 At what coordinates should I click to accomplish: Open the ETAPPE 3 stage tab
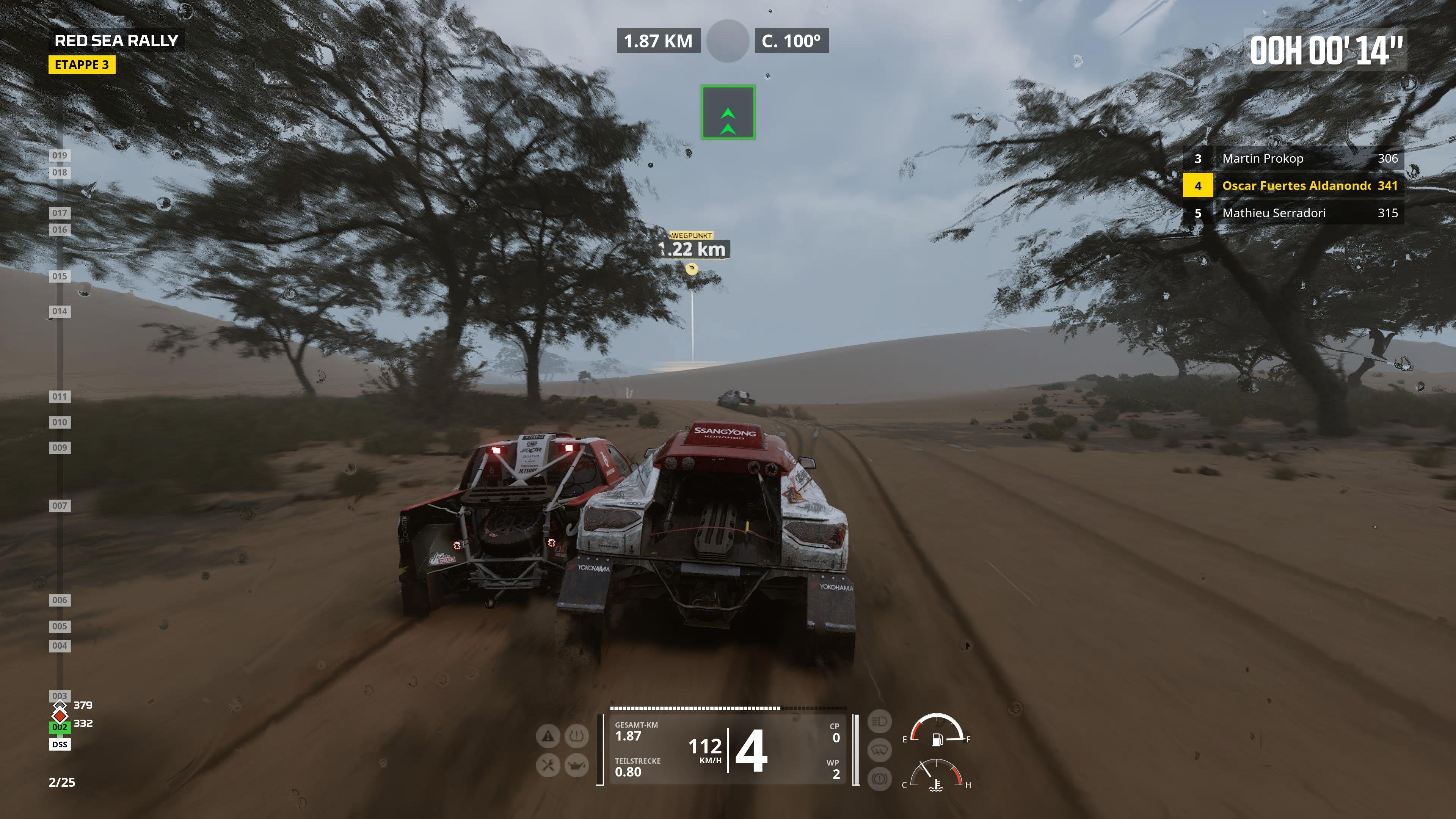click(83, 65)
